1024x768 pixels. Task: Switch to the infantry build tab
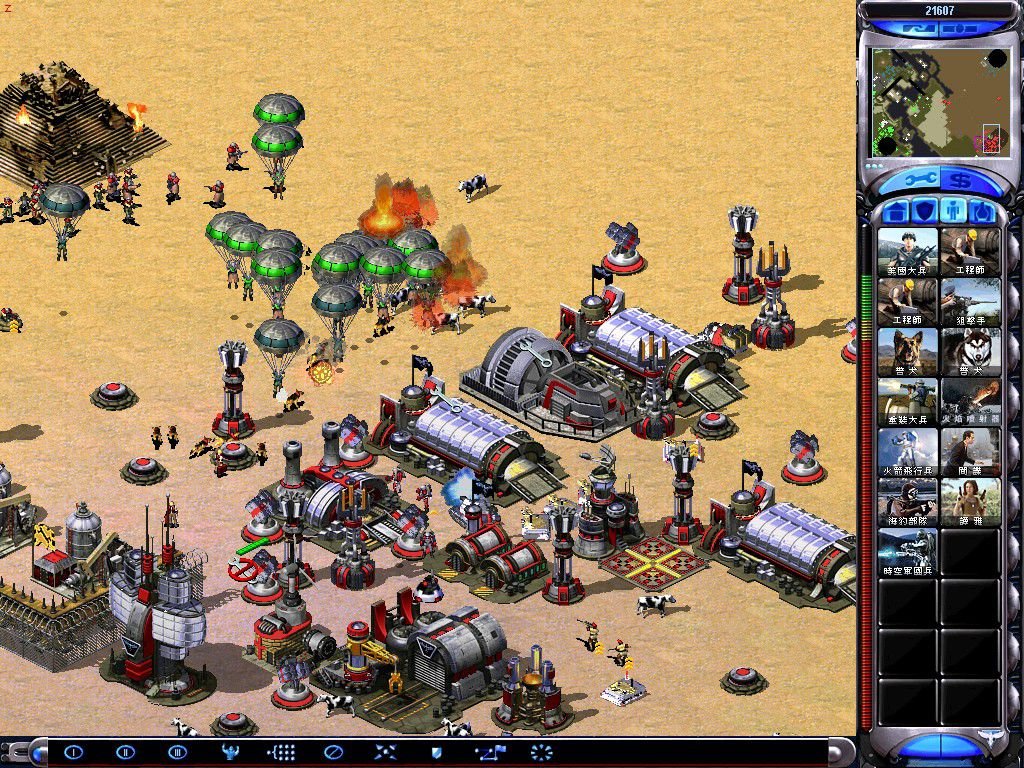954,212
